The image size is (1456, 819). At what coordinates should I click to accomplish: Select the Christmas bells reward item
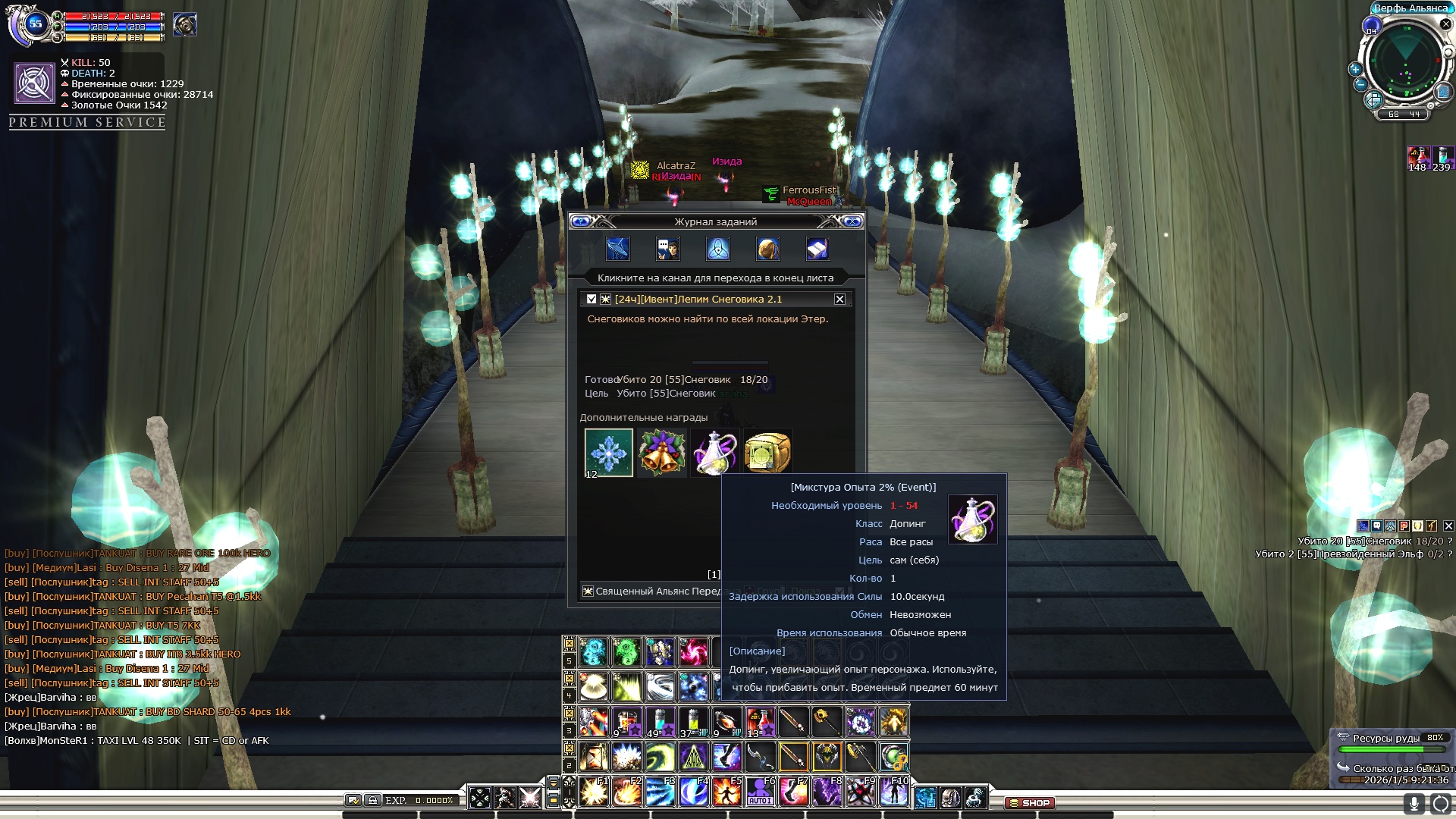661,453
